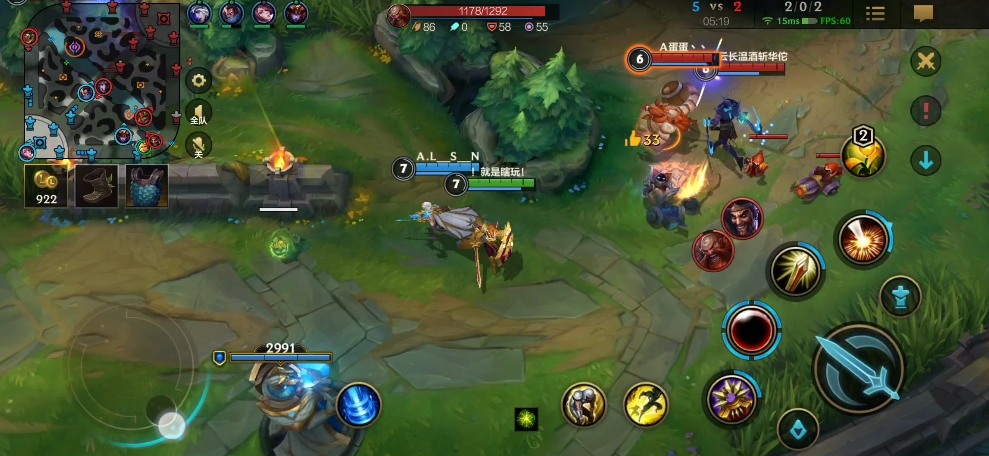Cast the fiery burst ability
The image size is (989, 456).
click(863, 241)
